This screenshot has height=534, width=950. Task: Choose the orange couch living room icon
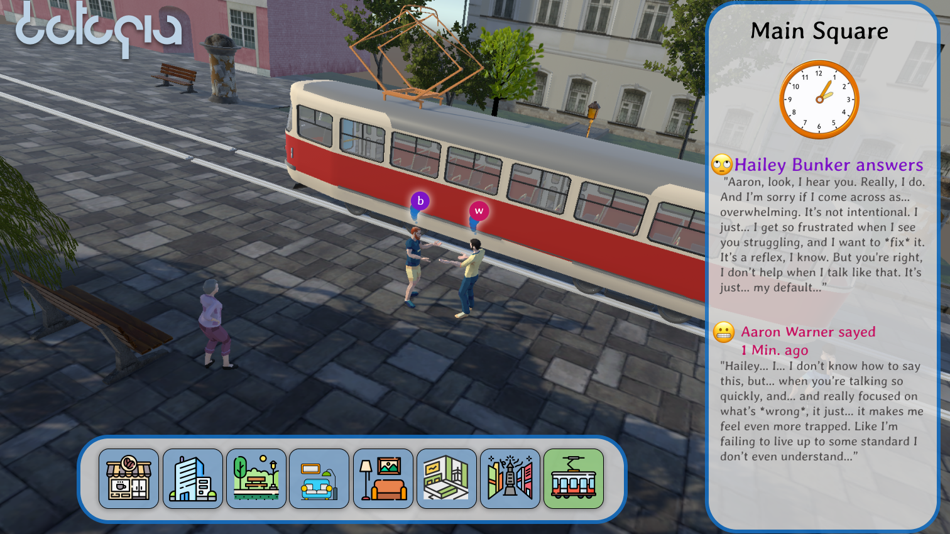[383, 478]
